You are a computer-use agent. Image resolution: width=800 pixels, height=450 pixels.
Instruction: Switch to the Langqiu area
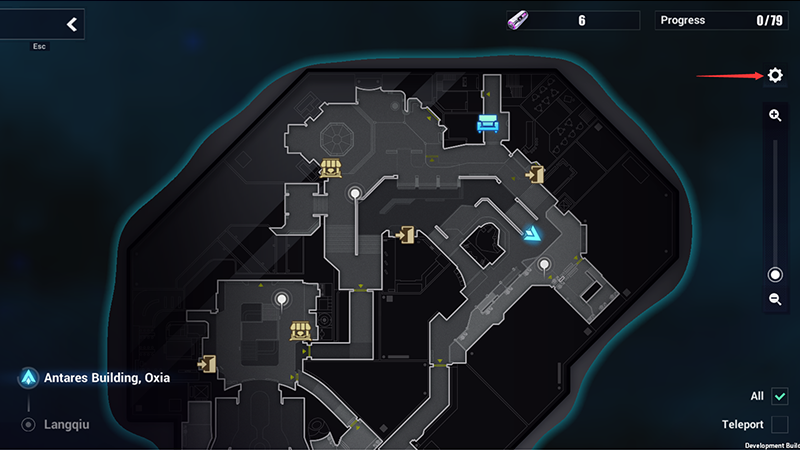[66, 425]
